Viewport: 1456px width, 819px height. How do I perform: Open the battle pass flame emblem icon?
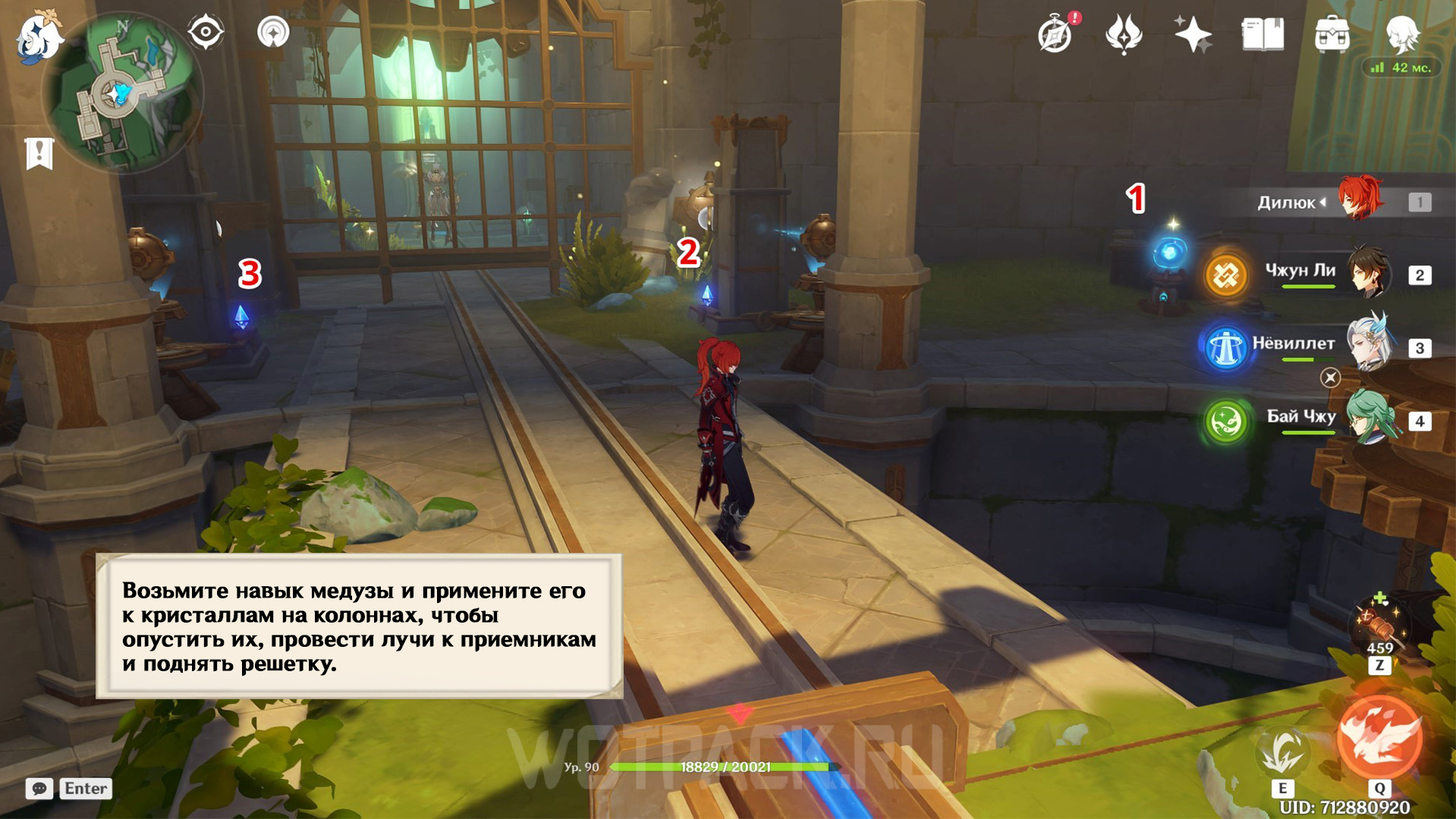[x=1124, y=35]
